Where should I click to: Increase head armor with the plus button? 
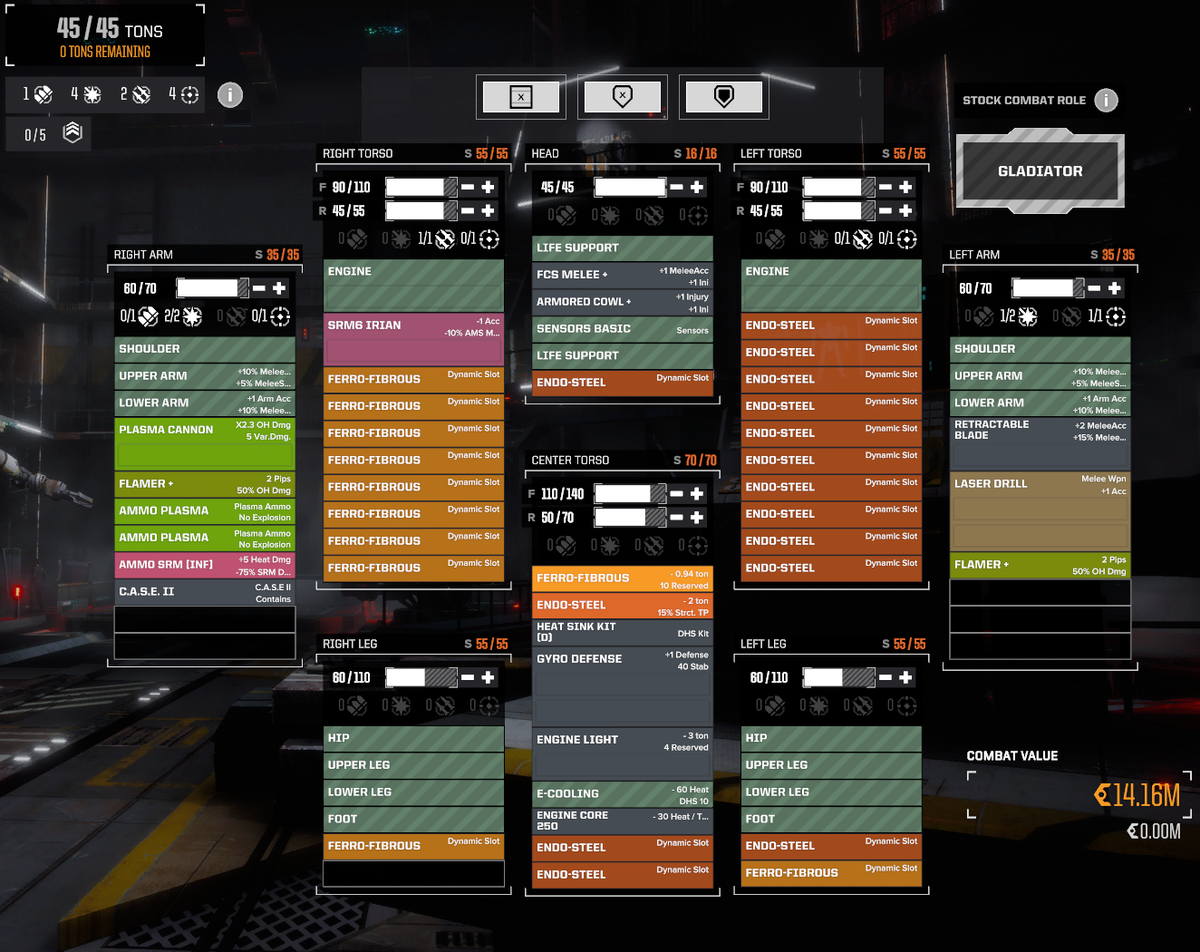point(697,187)
